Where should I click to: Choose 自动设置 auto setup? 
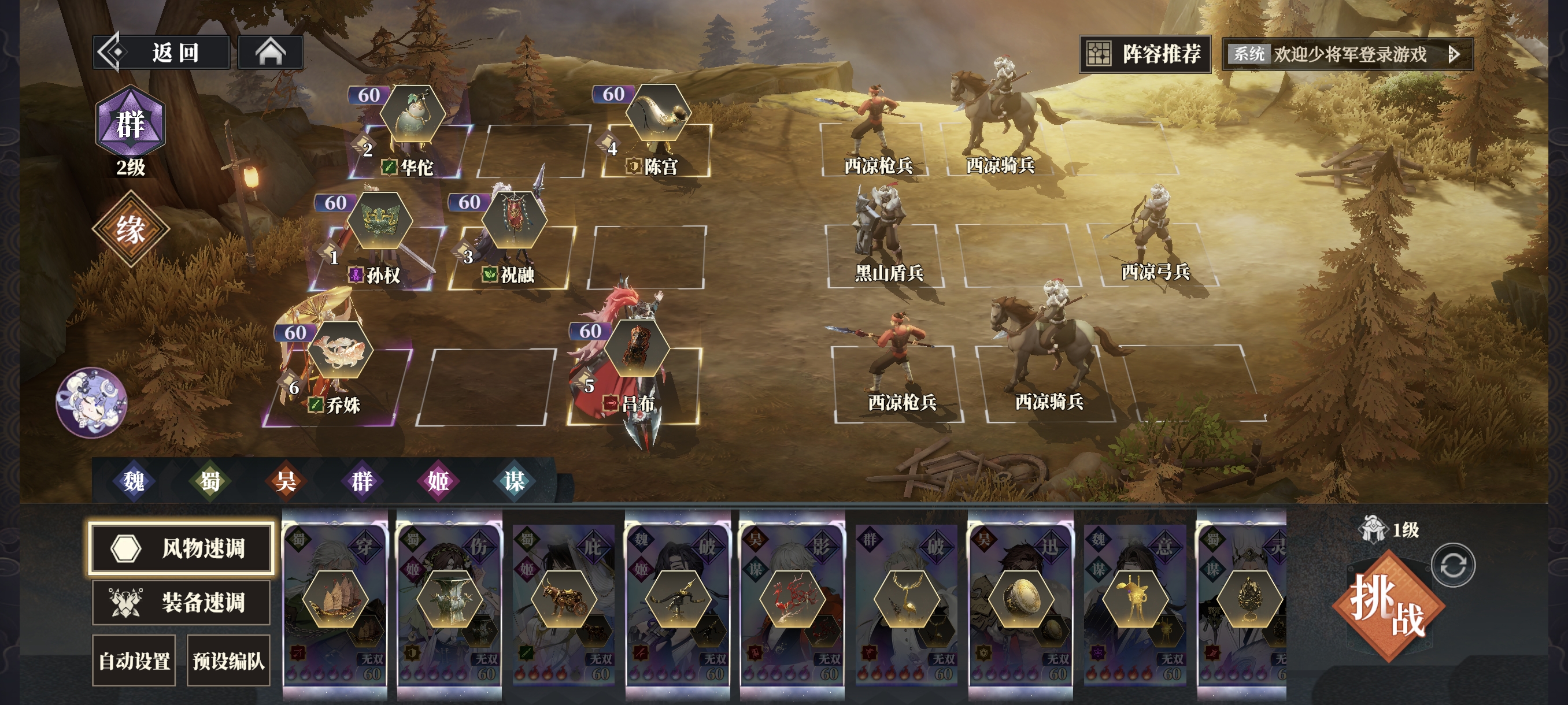134,661
